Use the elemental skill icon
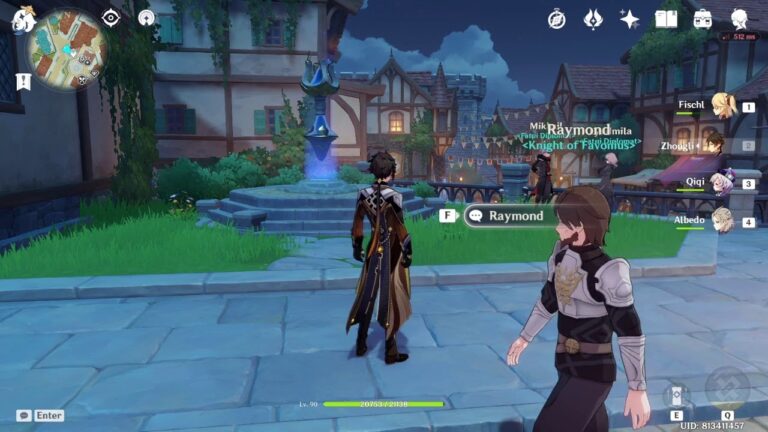Screen dimensions: 768x432 click(x=677, y=394)
